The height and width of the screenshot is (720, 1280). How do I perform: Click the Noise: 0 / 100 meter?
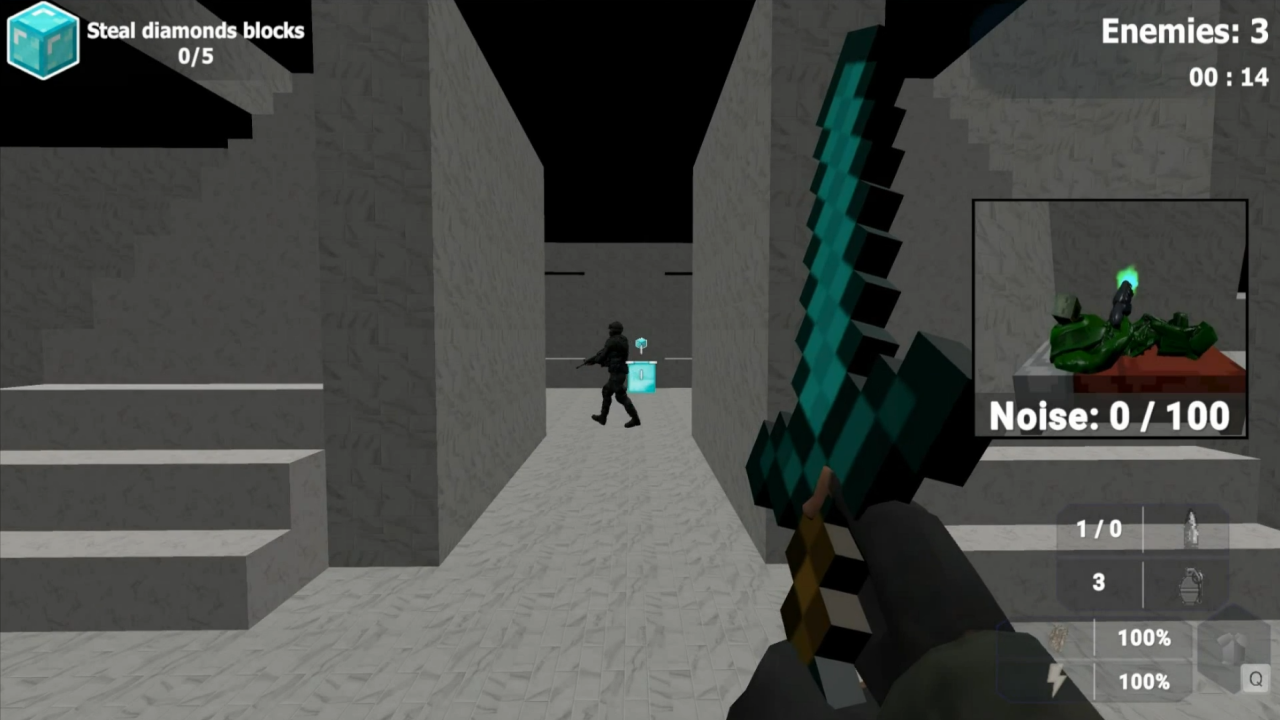(1108, 416)
